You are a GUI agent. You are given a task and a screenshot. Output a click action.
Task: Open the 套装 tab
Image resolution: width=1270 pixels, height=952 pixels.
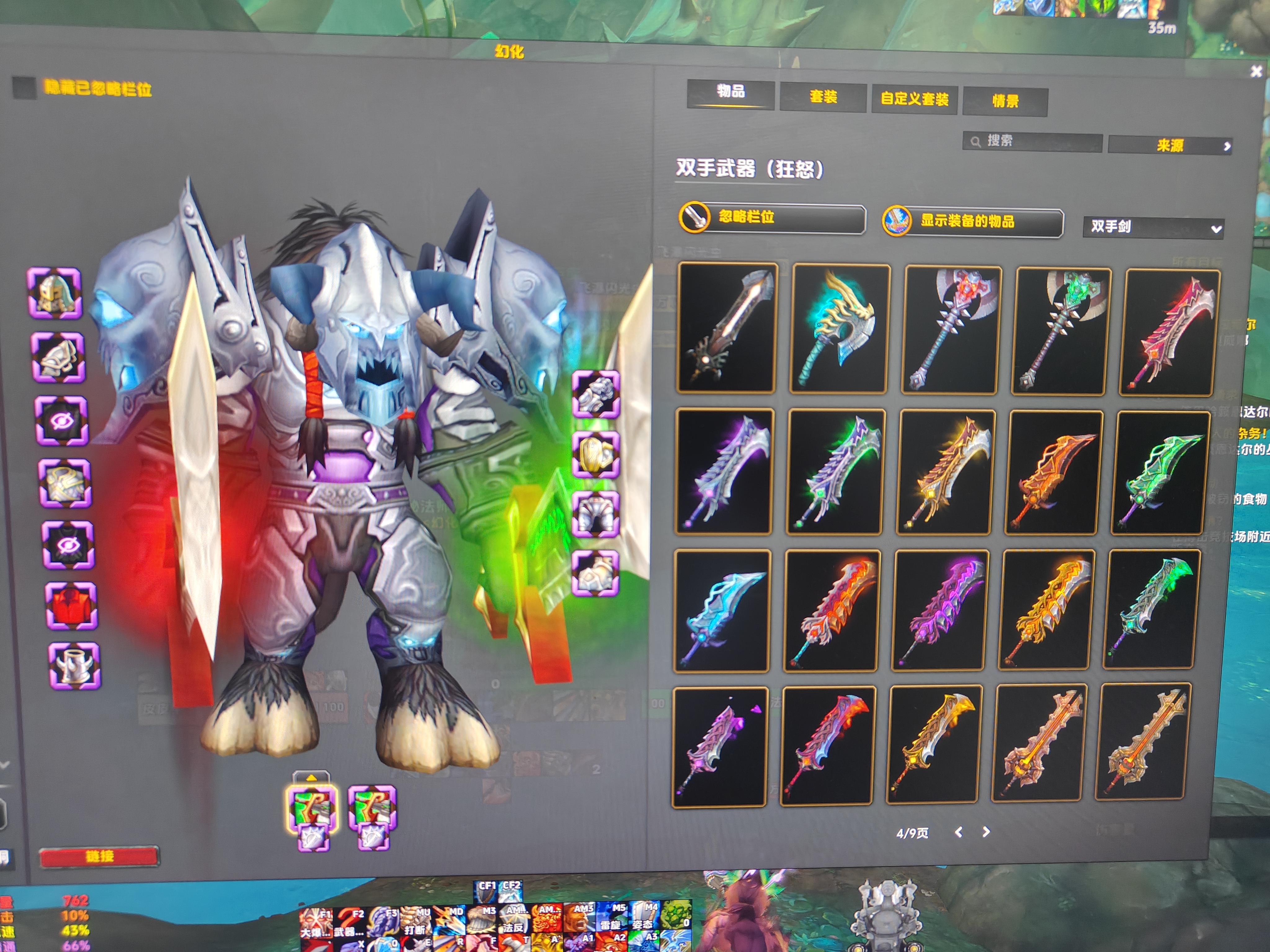[x=823, y=97]
